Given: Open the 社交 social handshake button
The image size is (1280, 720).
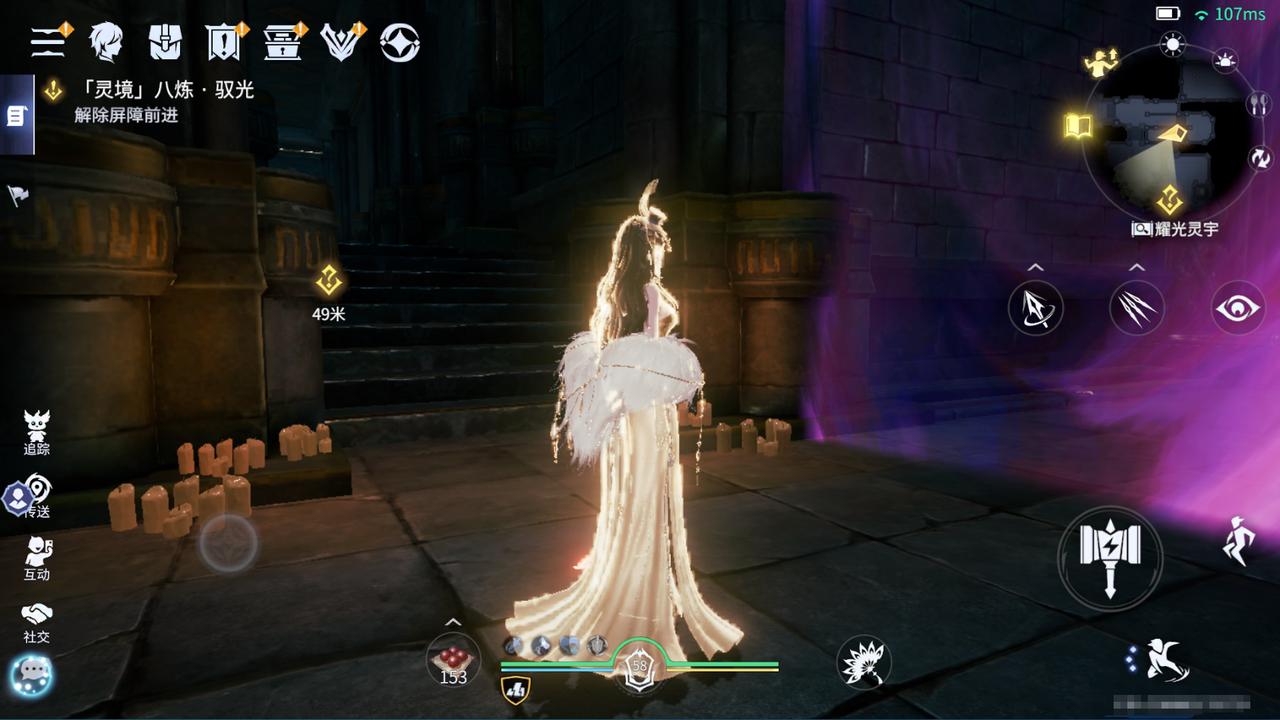Looking at the screenshot, I should click(37, 620).
